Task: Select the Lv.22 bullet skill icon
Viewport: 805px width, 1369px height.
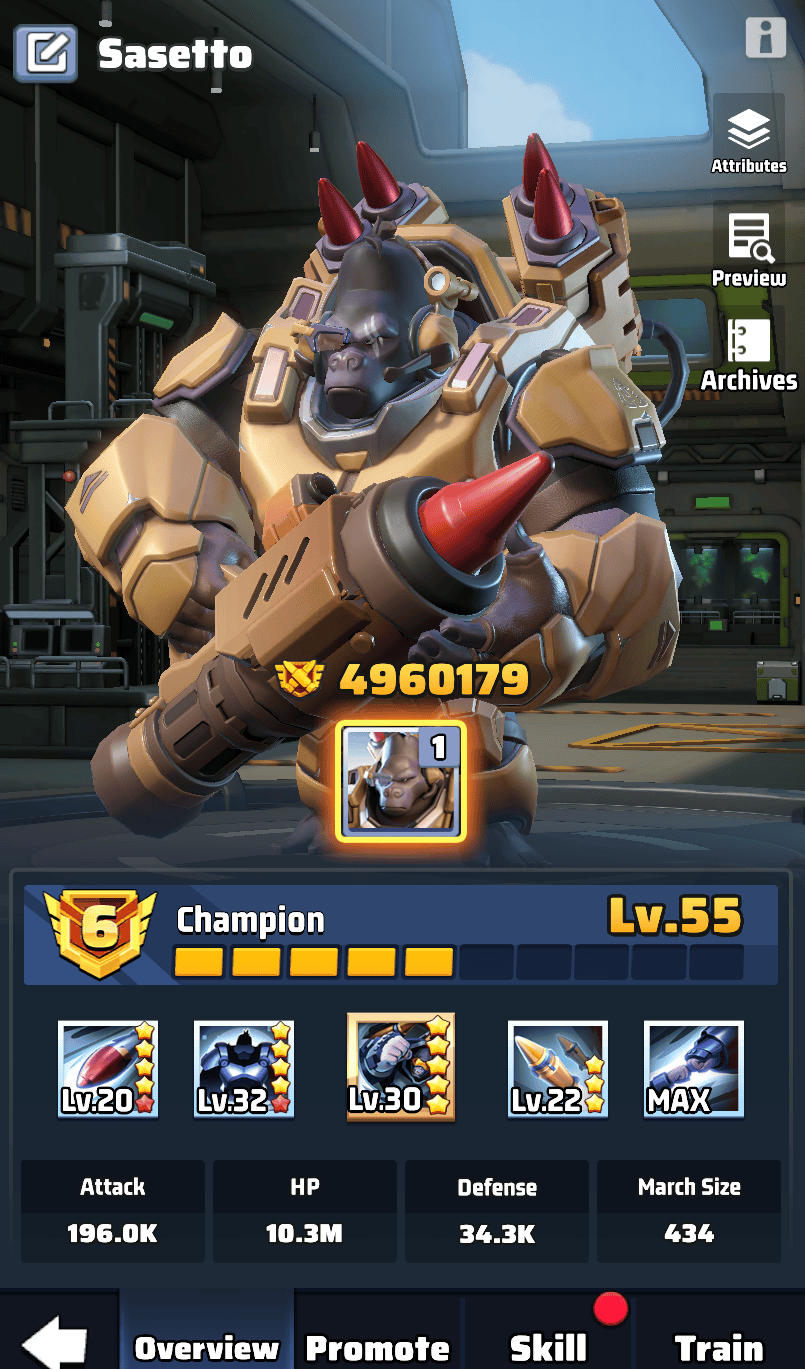Action: [x=558, y=1068]
